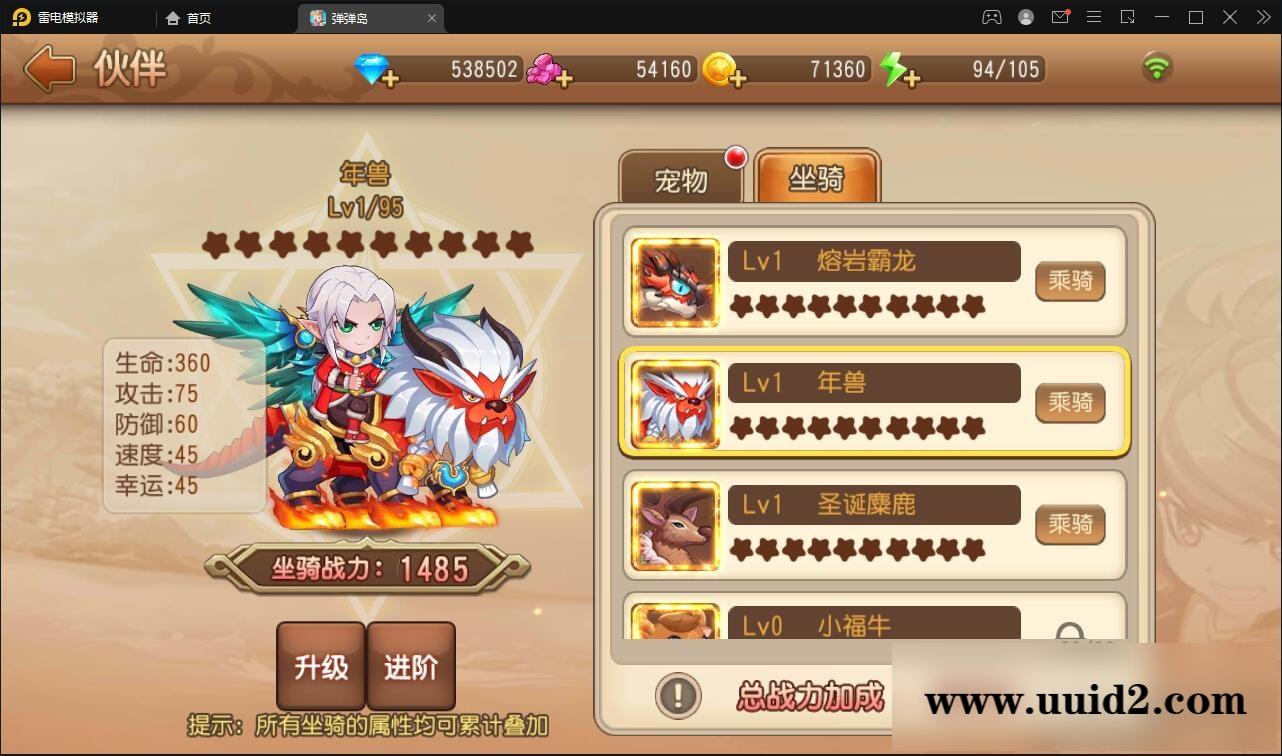Click the mail icon with red notification dot
Screen dimensions: 1282x756
tap(1061, 17)
